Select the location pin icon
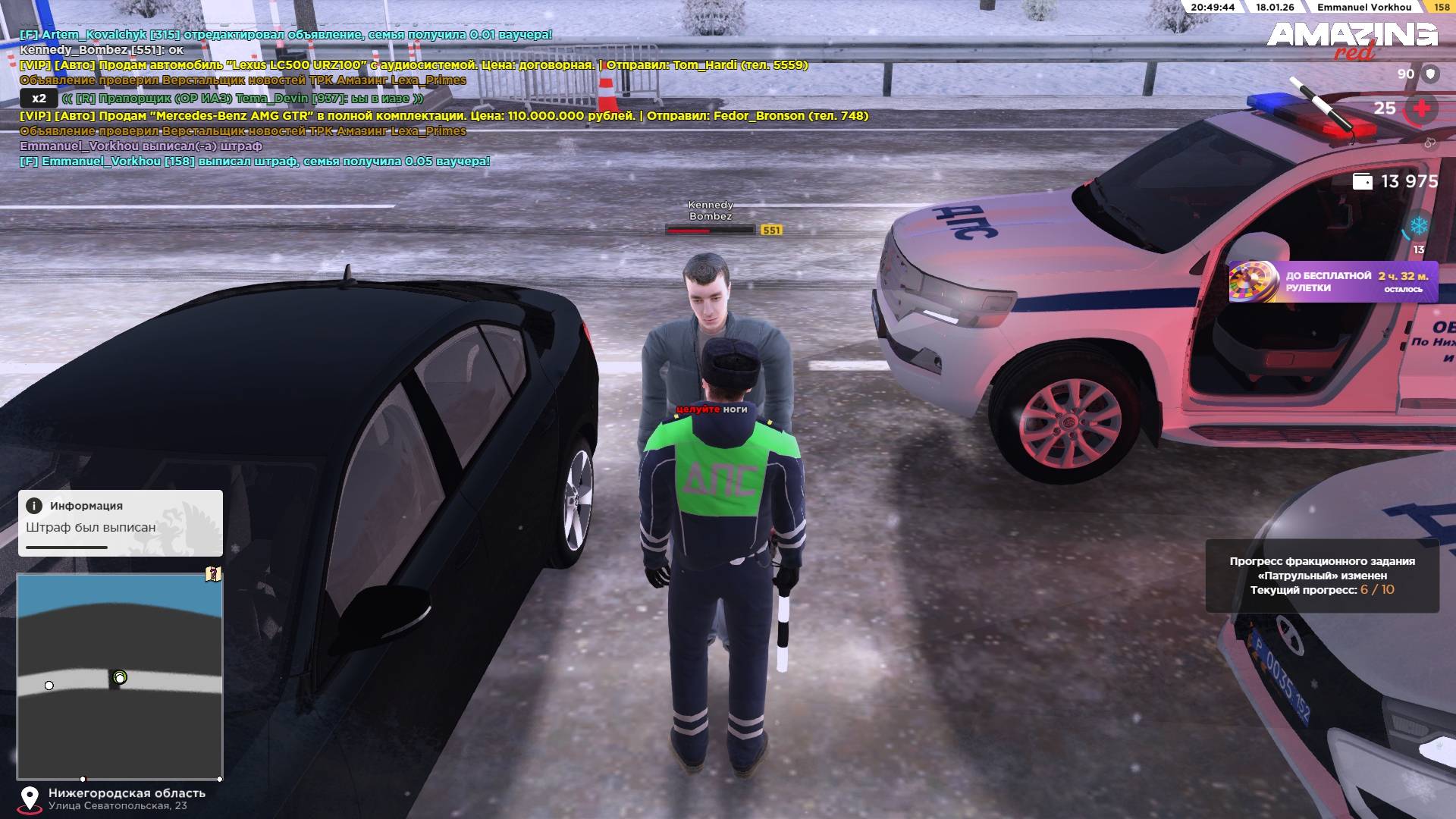This screenshot has width=1456, height=819. [x=30, y=799]
